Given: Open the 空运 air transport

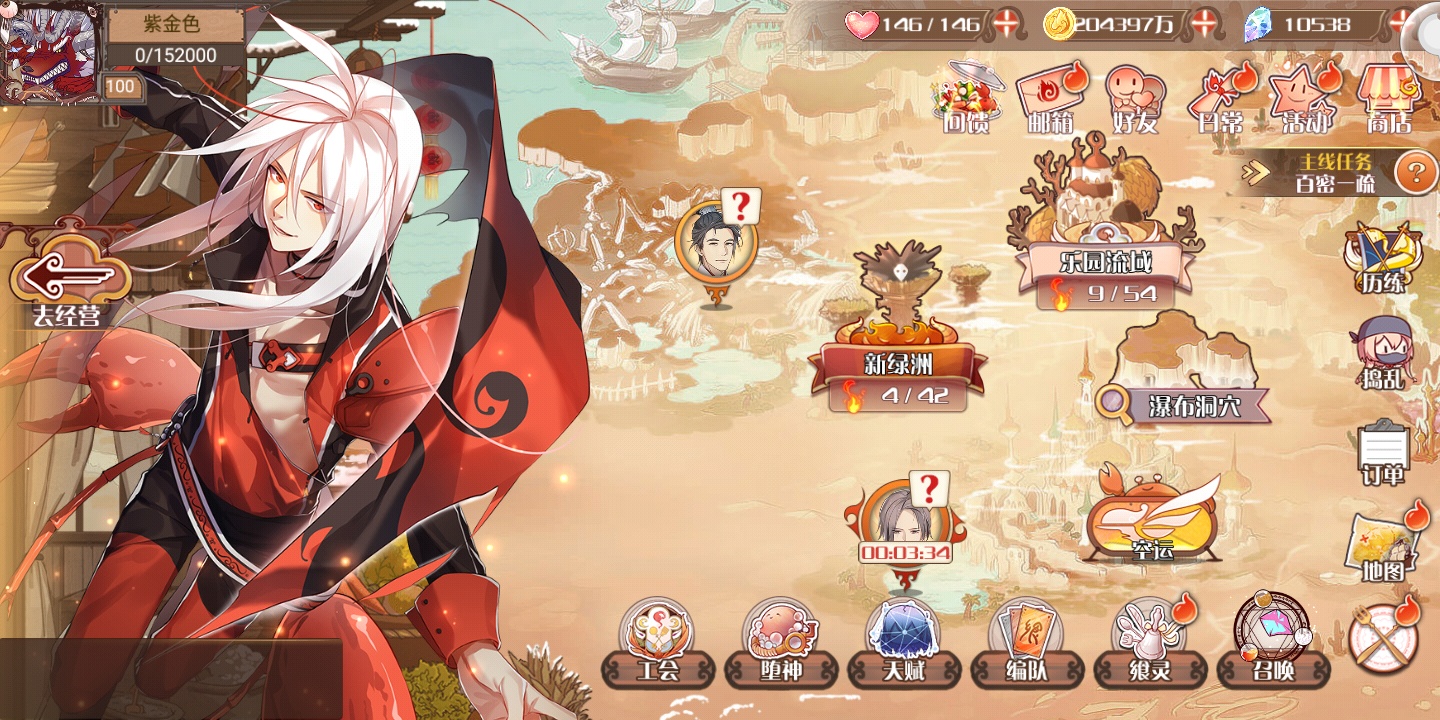Looking at the screenshot, I should point(1152,520).
